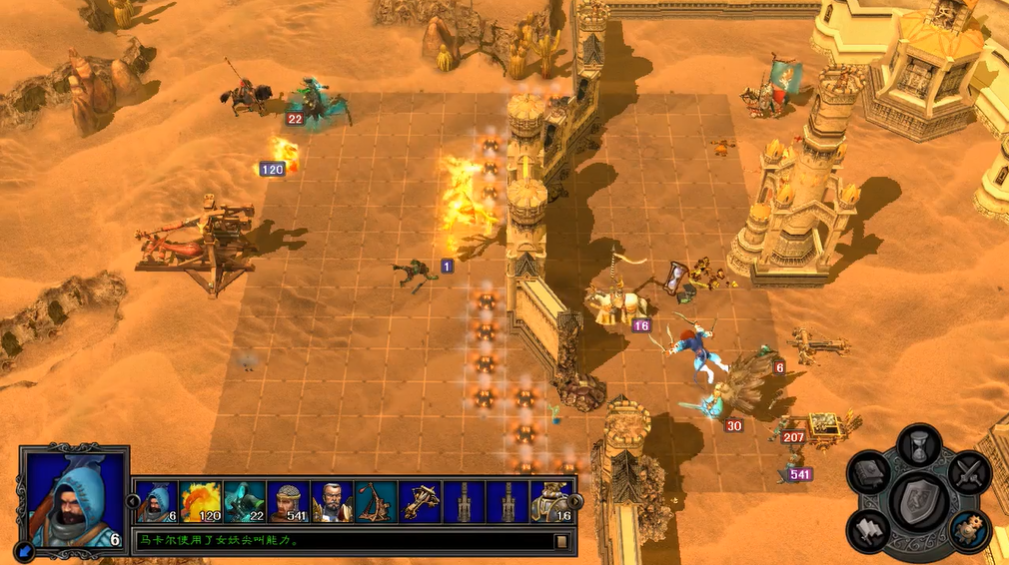1009x565 pixels.
Task: Open the gear combat options
Action: 968,529
